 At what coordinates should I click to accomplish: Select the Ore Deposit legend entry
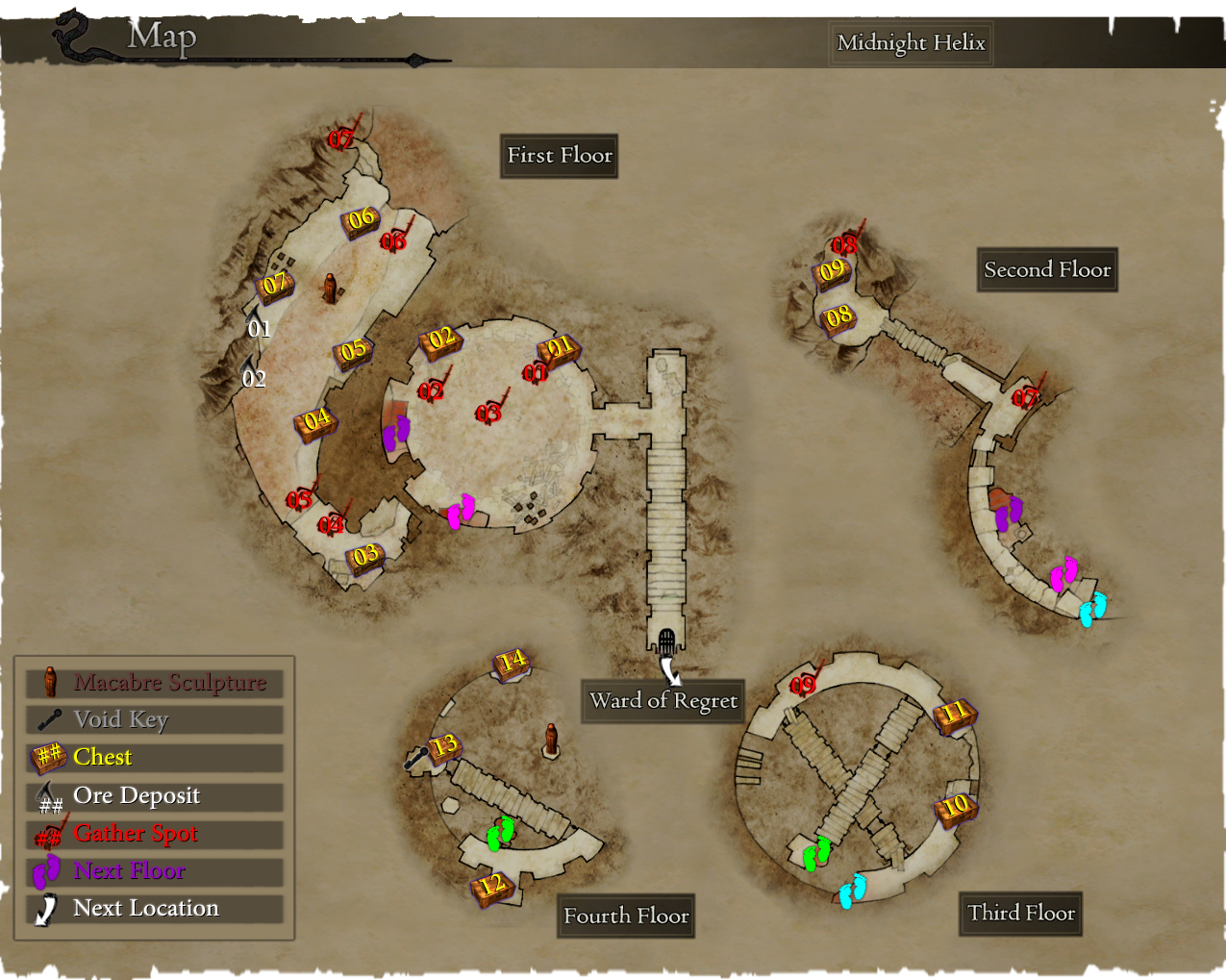[x=154, y=796]
